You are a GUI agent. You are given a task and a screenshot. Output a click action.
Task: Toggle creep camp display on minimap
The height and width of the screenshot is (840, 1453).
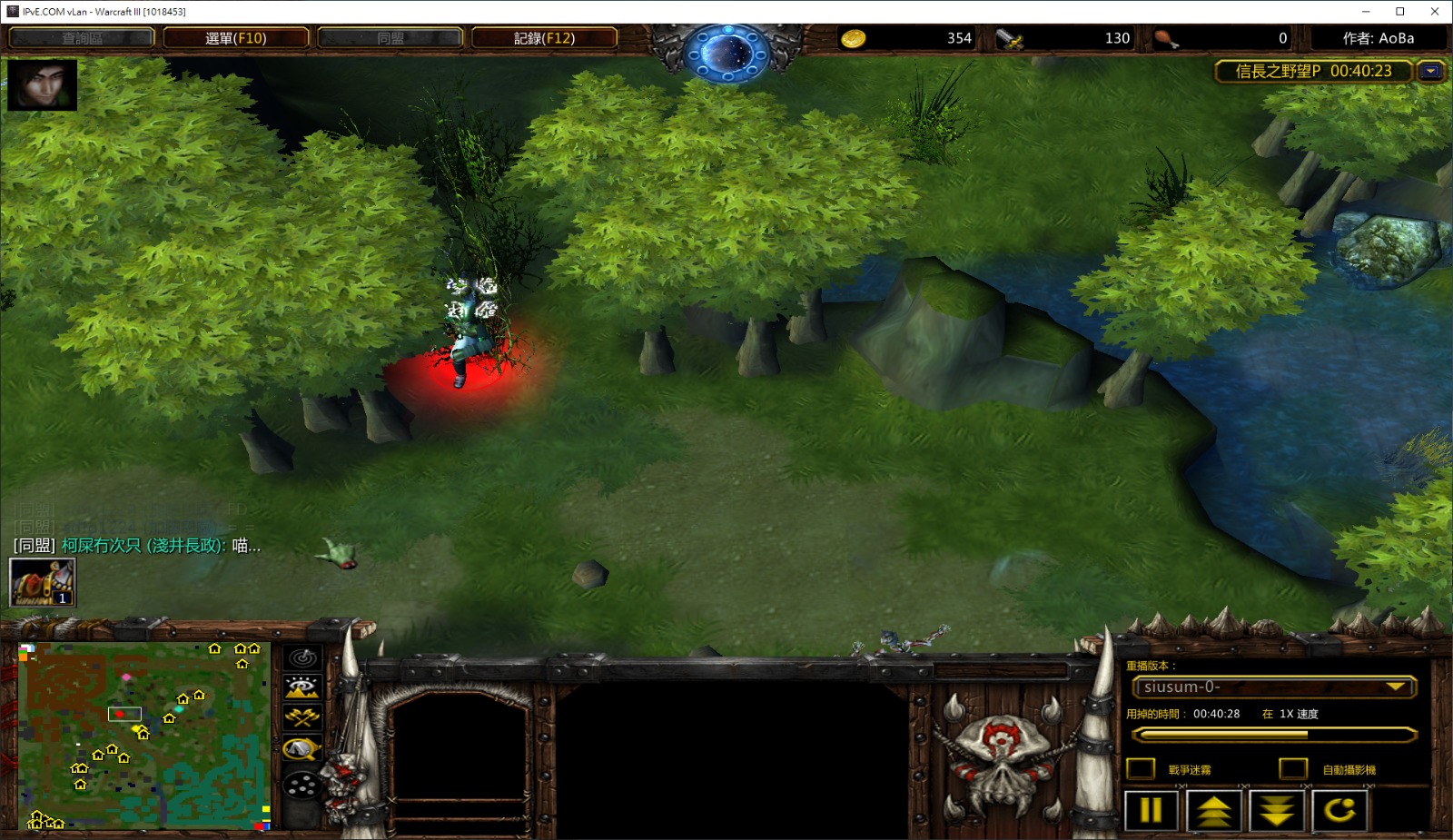click(x=302, y=749)
